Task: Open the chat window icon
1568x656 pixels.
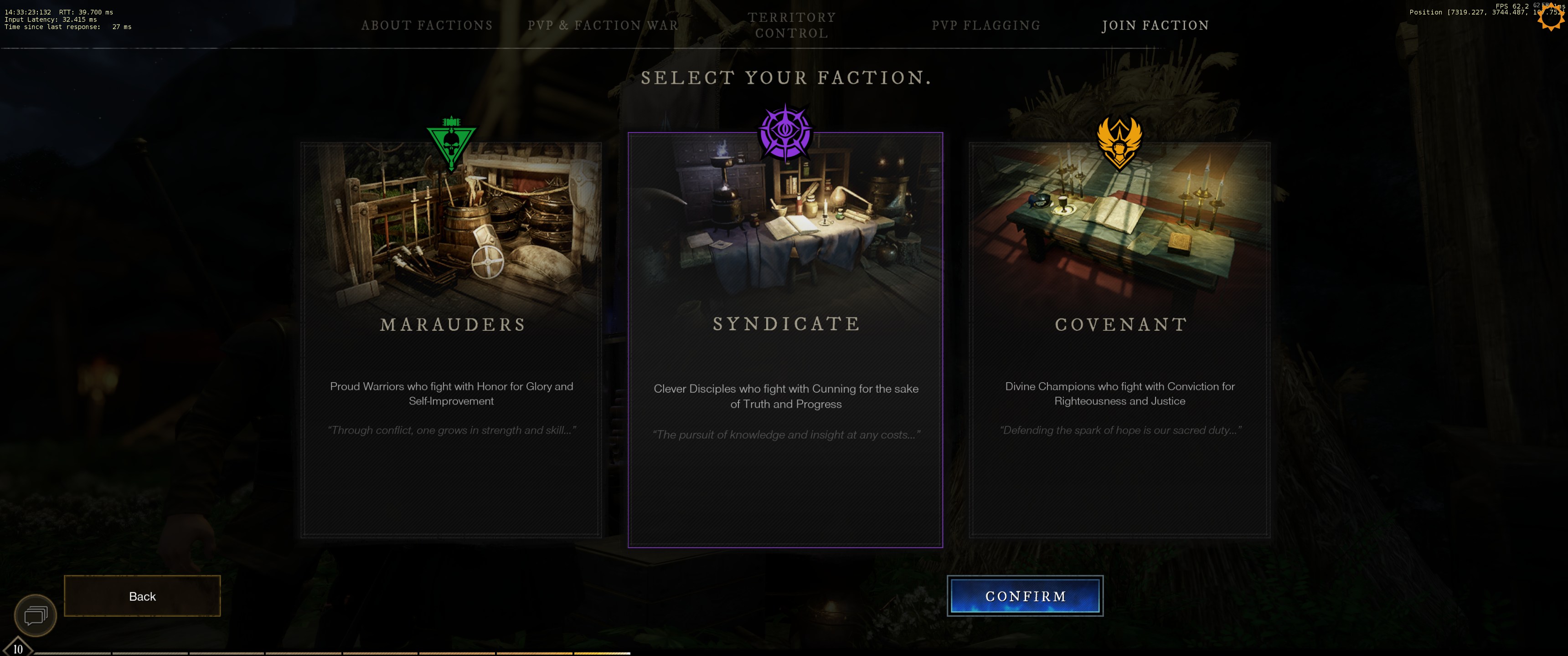Action: tap(36, 615)
